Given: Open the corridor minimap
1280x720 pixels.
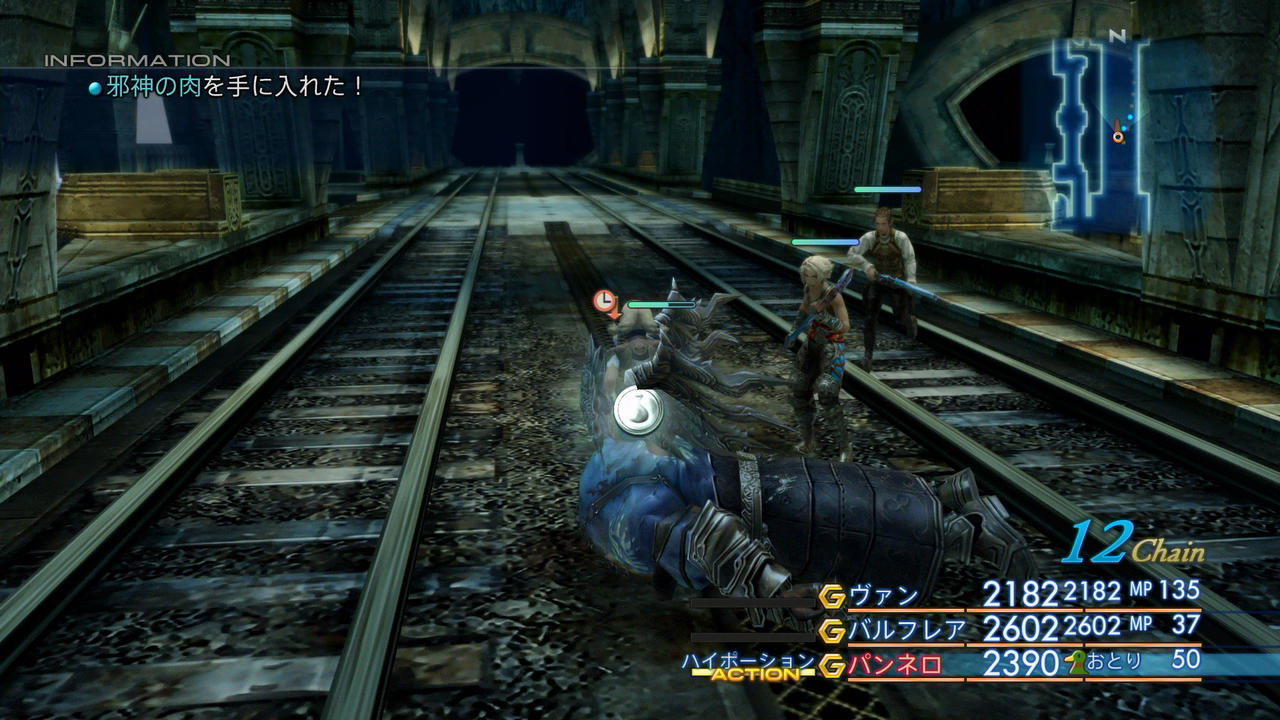Looking at the screenshot, I should click(x=1098, y=130).
